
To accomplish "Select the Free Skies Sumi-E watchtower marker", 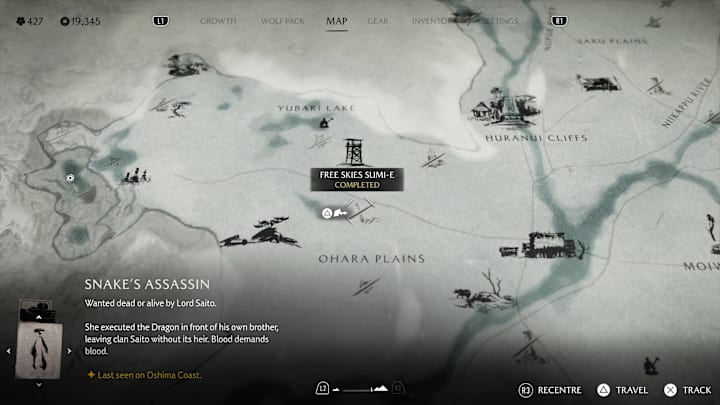I will (352, 153).
